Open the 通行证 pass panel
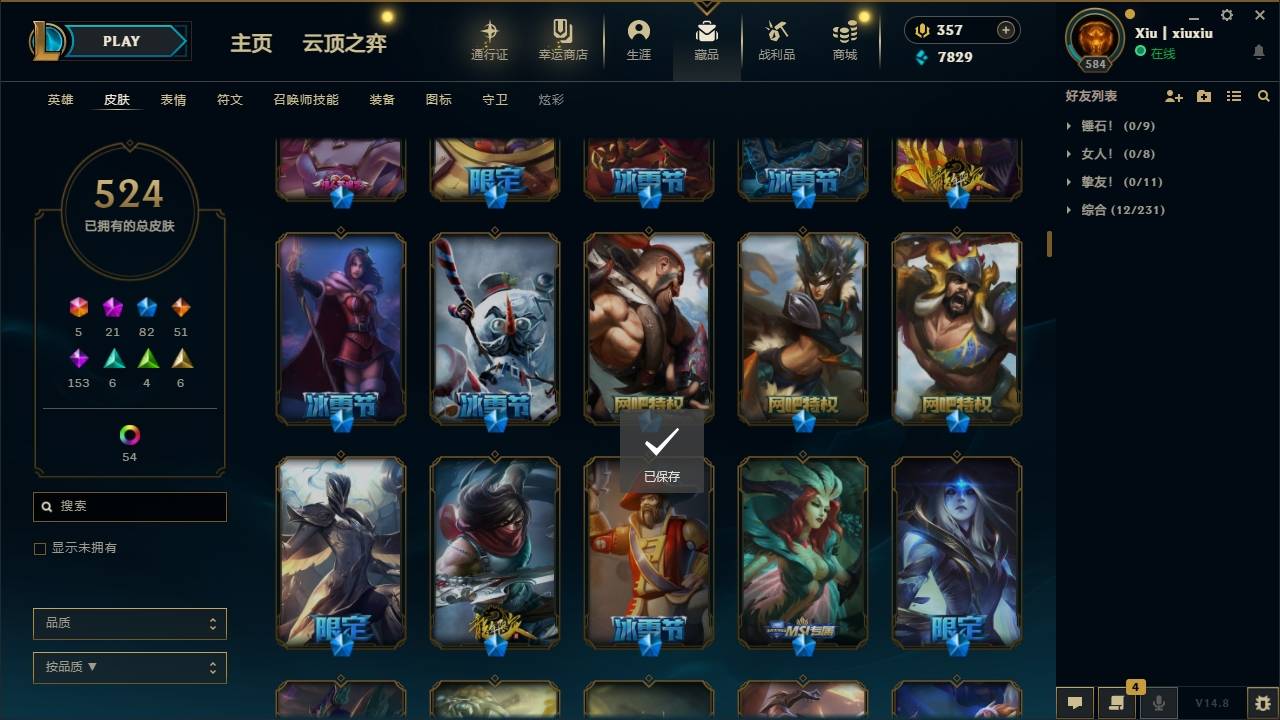Image resolution: width=1280 pixels, height=720 pixels. pyautogui.click(x=489, y=40)
